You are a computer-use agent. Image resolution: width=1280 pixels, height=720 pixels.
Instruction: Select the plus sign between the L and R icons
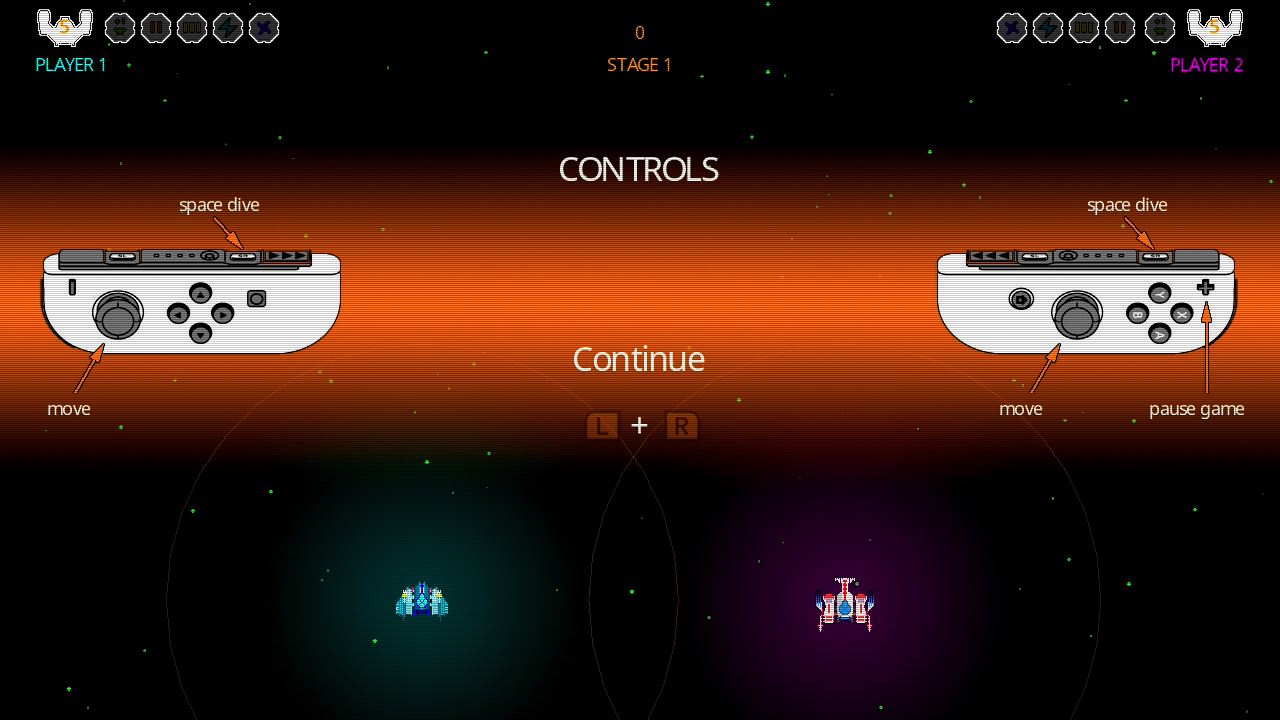(639, 425)
